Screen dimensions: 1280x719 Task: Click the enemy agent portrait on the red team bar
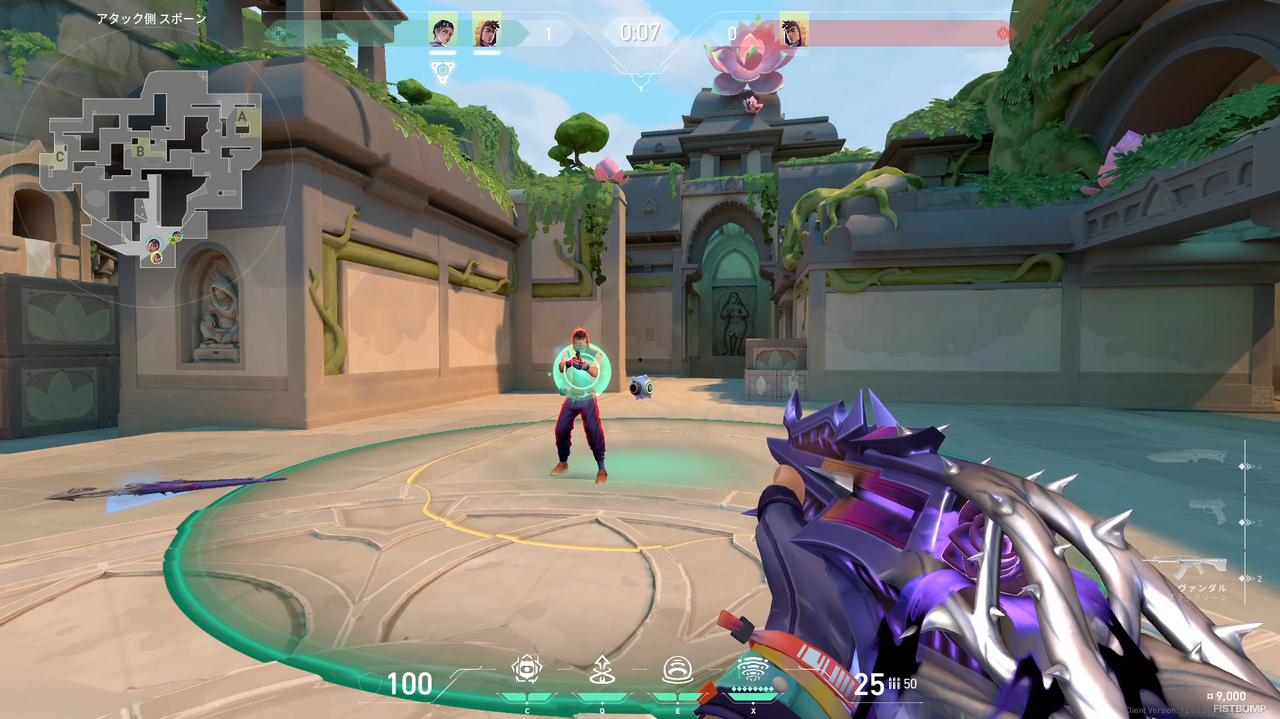(794, 30)
